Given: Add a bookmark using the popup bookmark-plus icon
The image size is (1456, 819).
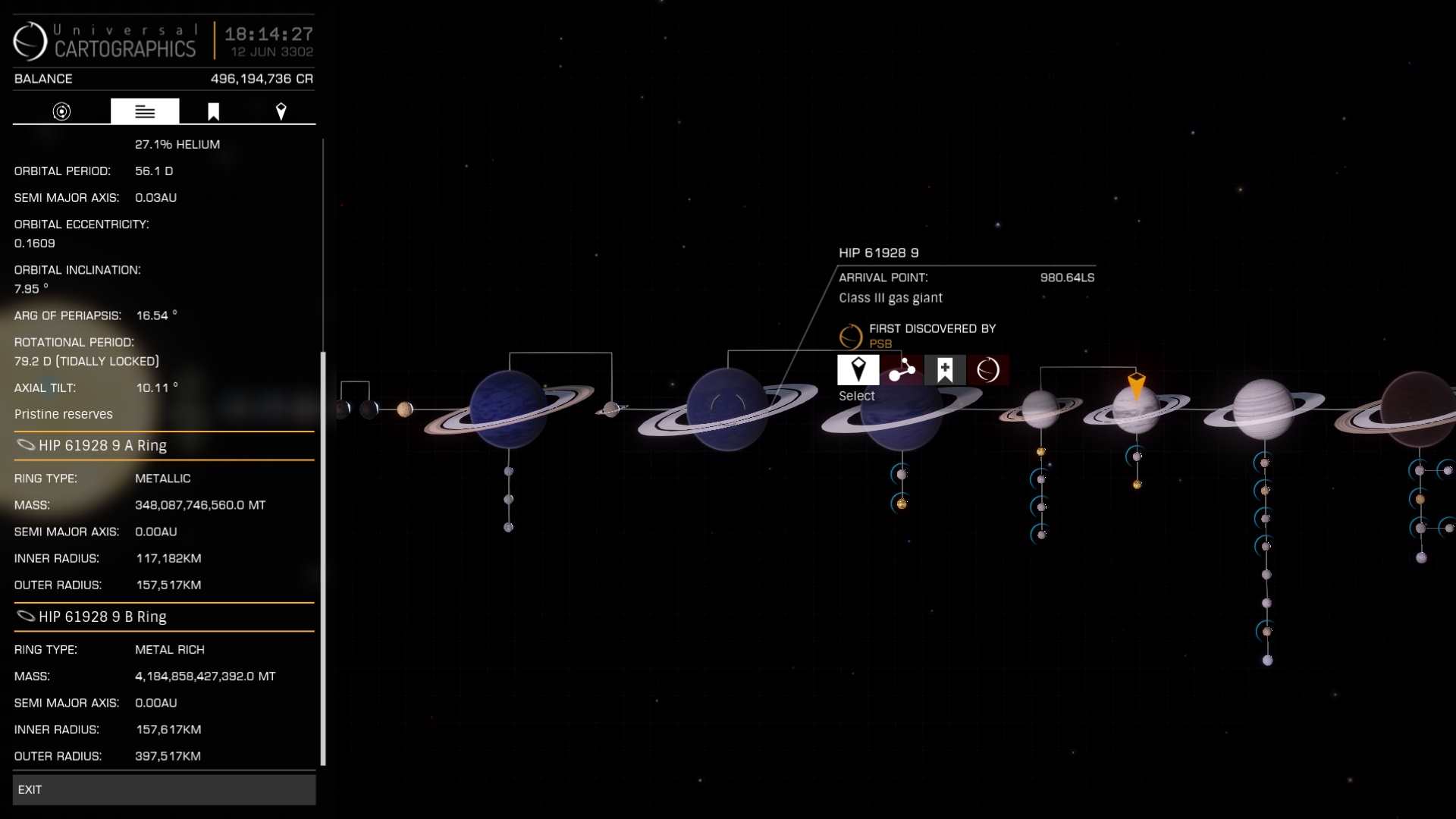Looking at the screenshot, I should [x=945, y=370].
